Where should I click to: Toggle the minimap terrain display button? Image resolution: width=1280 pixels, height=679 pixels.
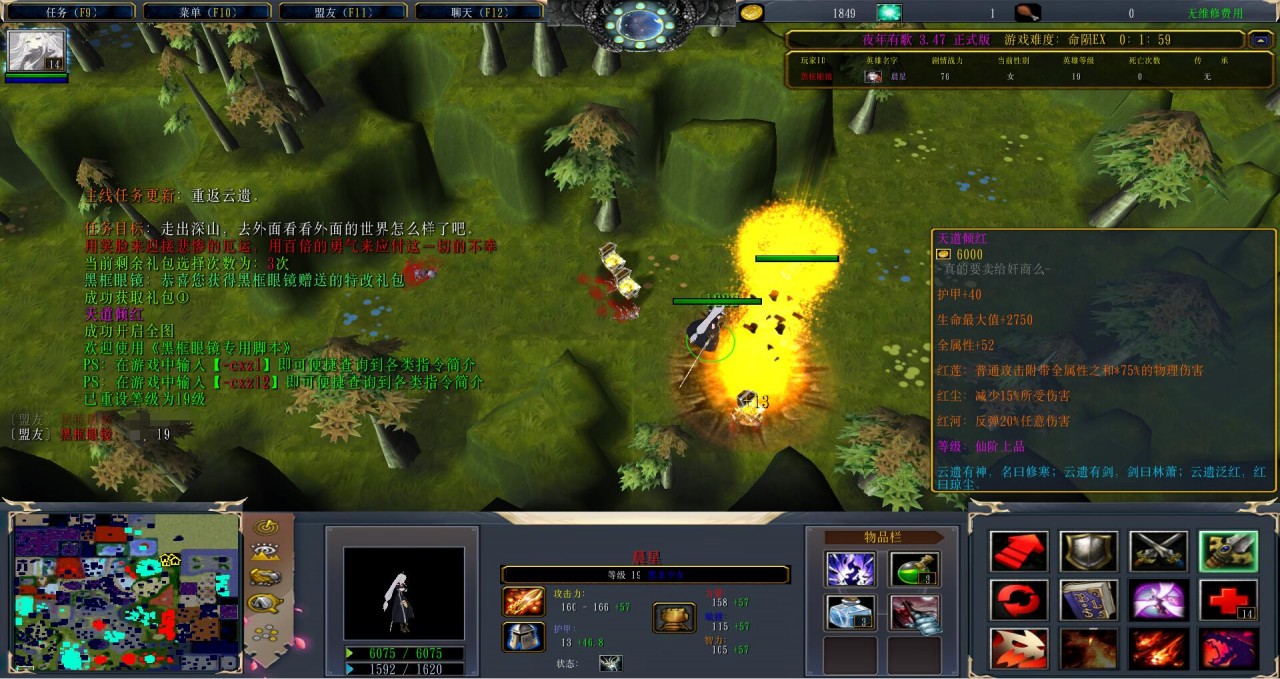[x=266, y=551]
